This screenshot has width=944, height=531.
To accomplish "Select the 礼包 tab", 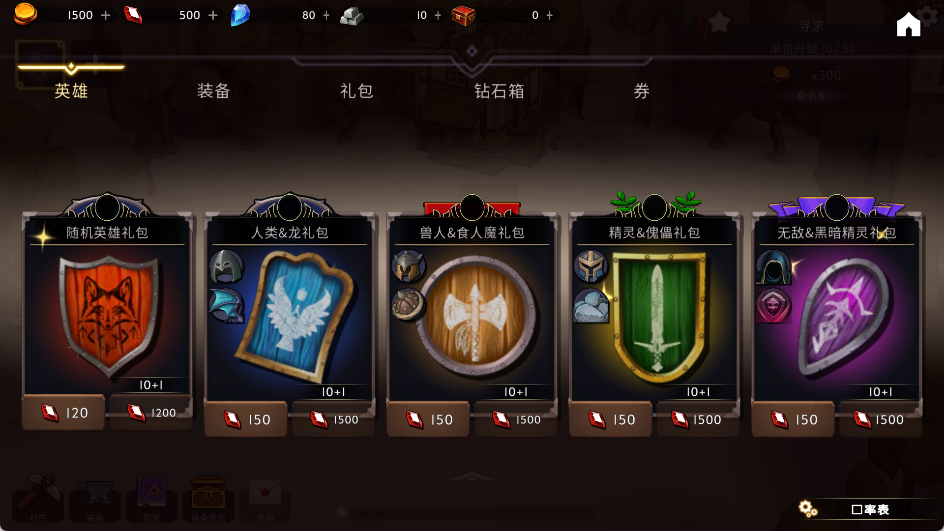I will coord(356,91).
